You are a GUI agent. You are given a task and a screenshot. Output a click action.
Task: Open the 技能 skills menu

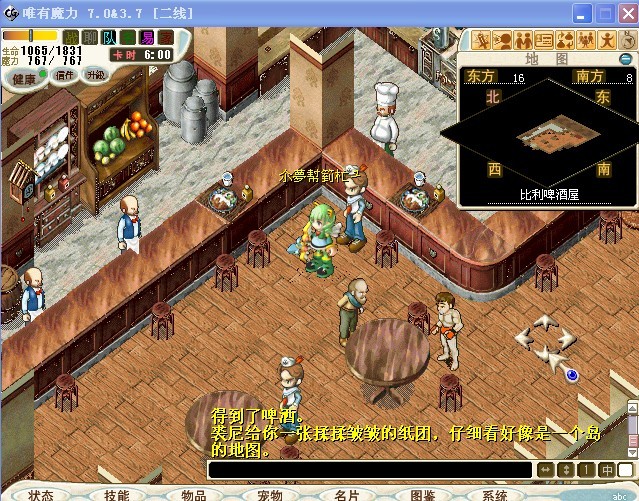117,494
